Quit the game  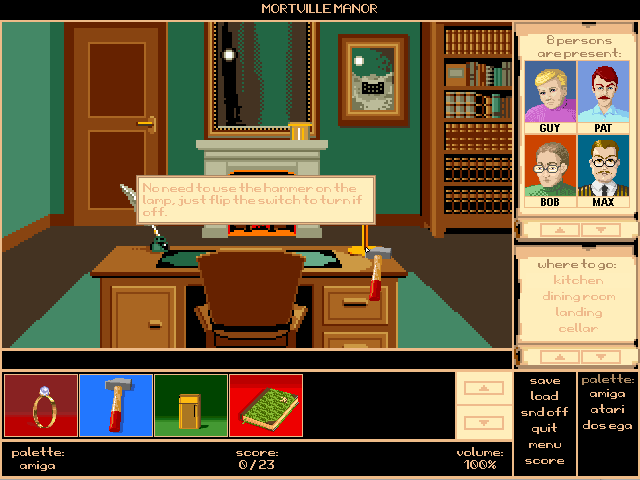tap(545, 428)
